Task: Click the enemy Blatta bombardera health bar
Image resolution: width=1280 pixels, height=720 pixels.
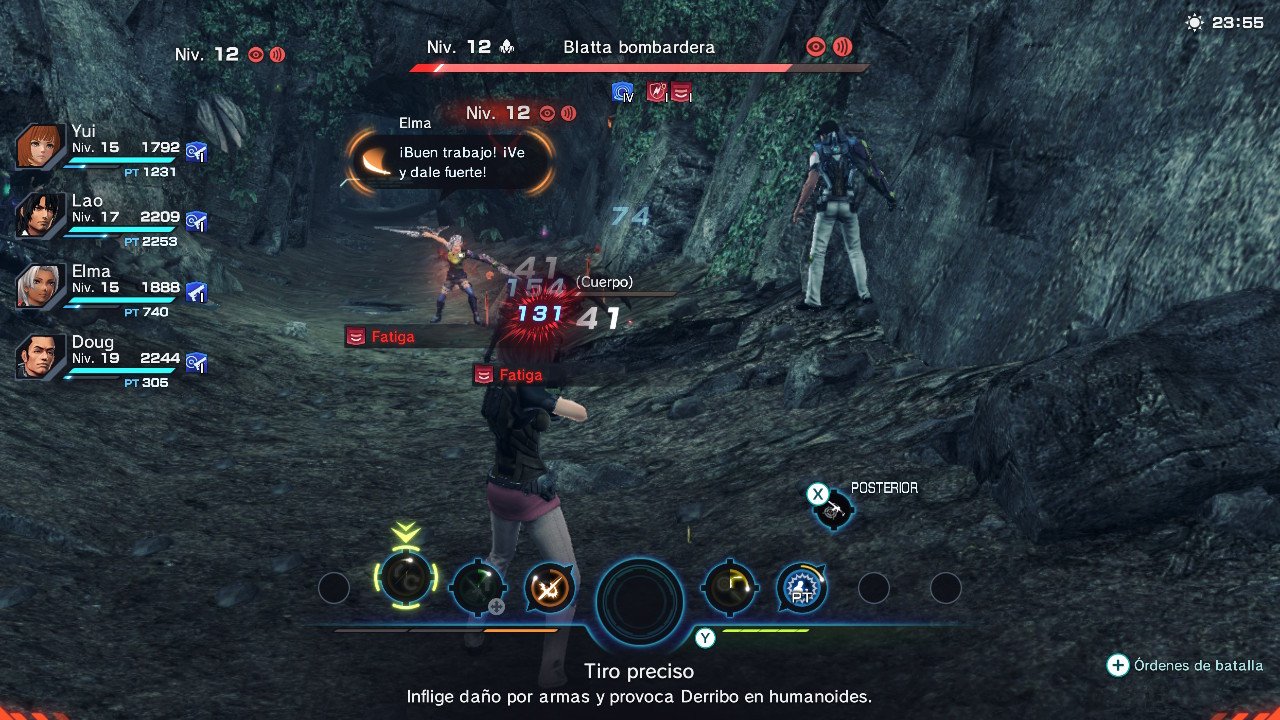Action: pyautogui.click(x=630, y=68)
